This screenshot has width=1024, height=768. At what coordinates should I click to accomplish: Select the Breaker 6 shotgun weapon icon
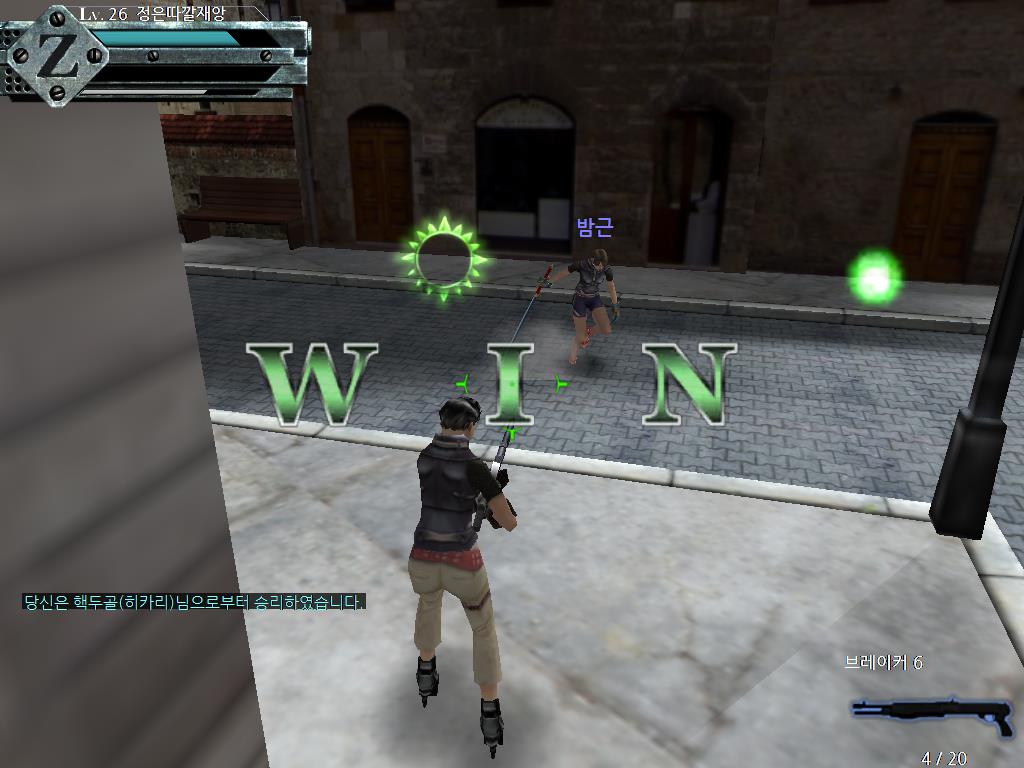[930, 712]
